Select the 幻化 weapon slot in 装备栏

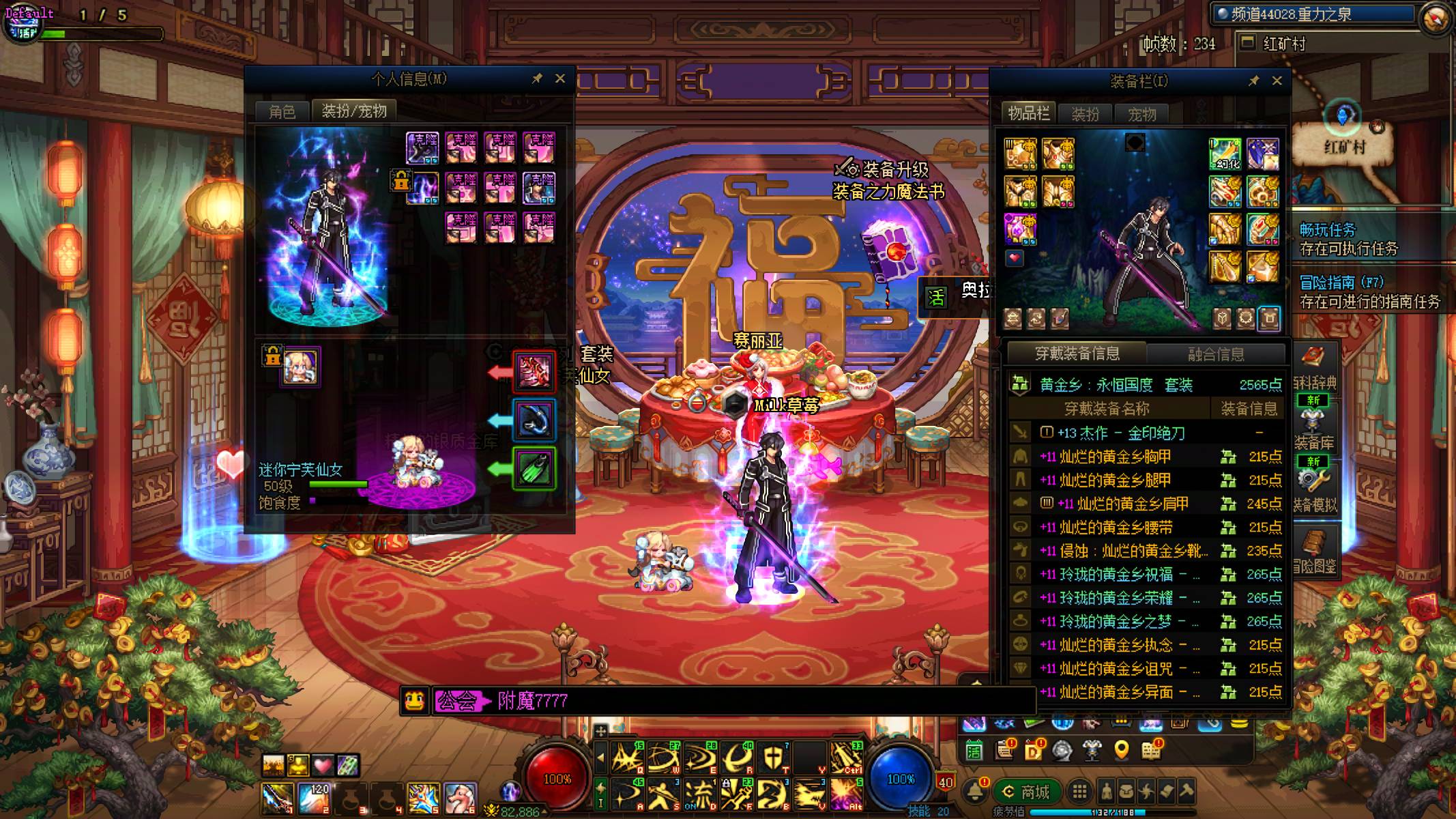pos(1225,154)
